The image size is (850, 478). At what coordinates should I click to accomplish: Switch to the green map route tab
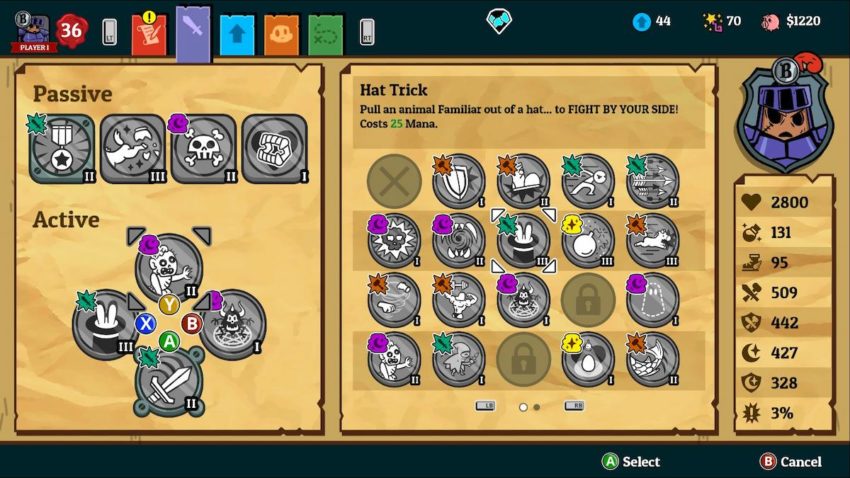(x=326, y=35)
